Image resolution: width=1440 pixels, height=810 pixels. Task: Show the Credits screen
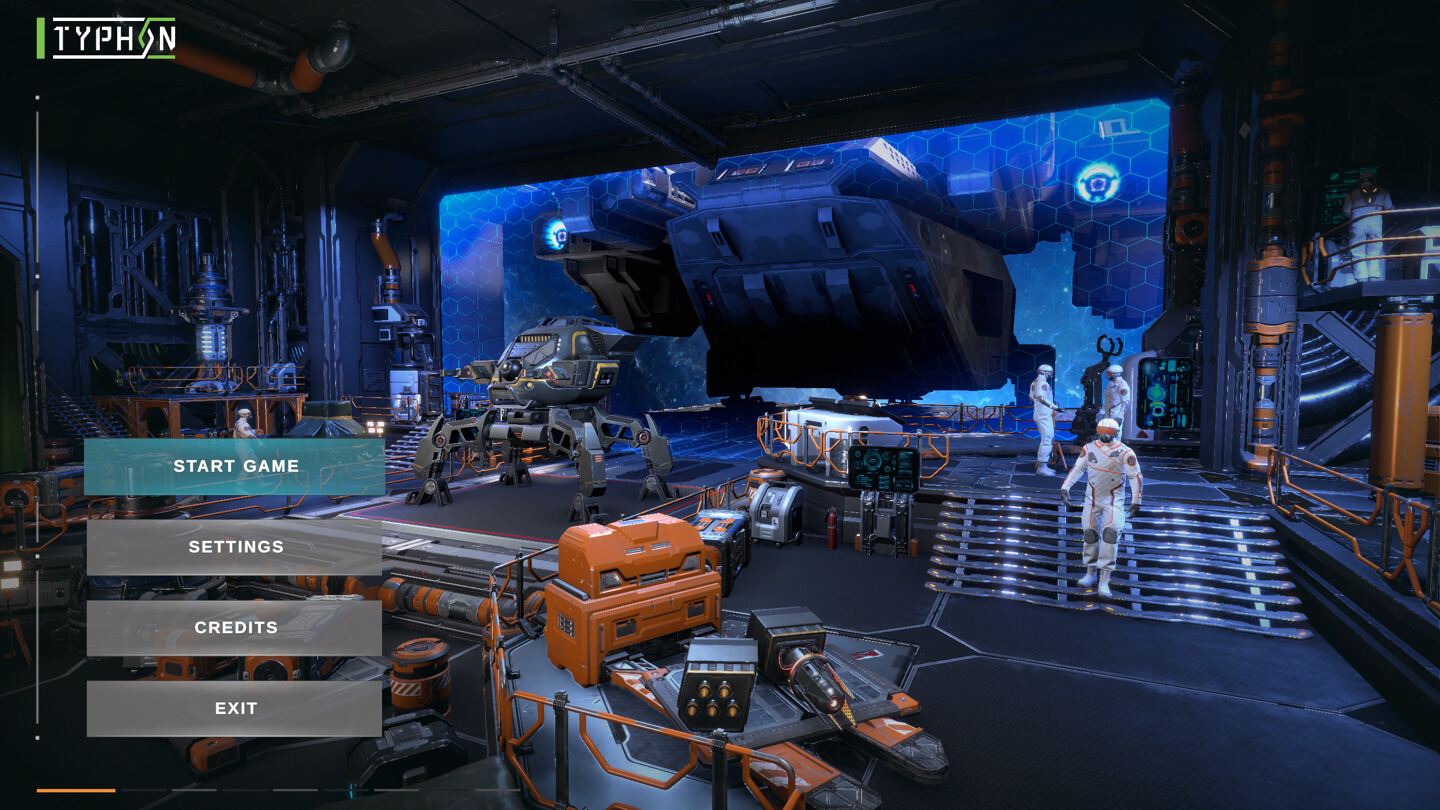[235, 628]
